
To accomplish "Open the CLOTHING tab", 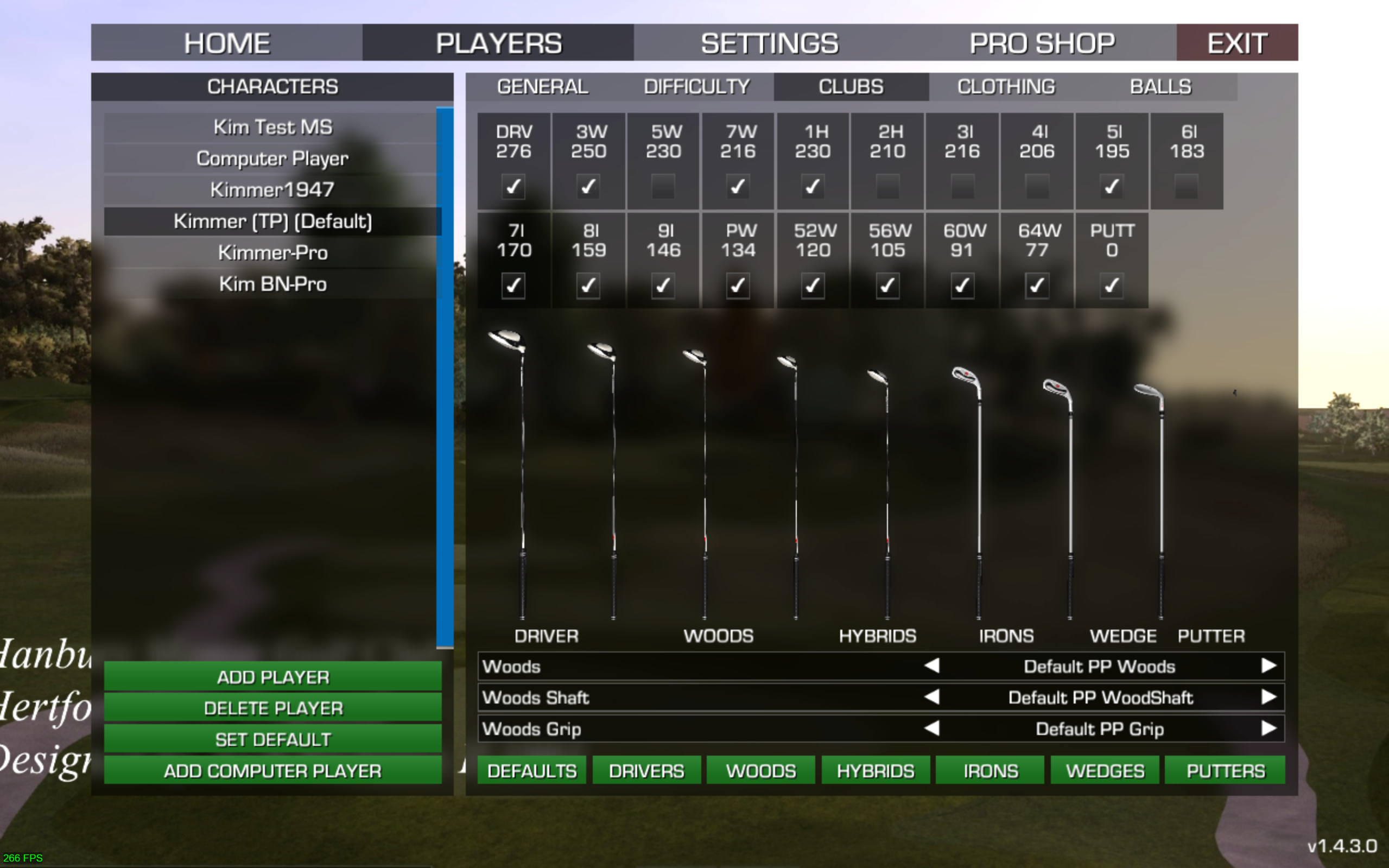I will (1006, 87).
